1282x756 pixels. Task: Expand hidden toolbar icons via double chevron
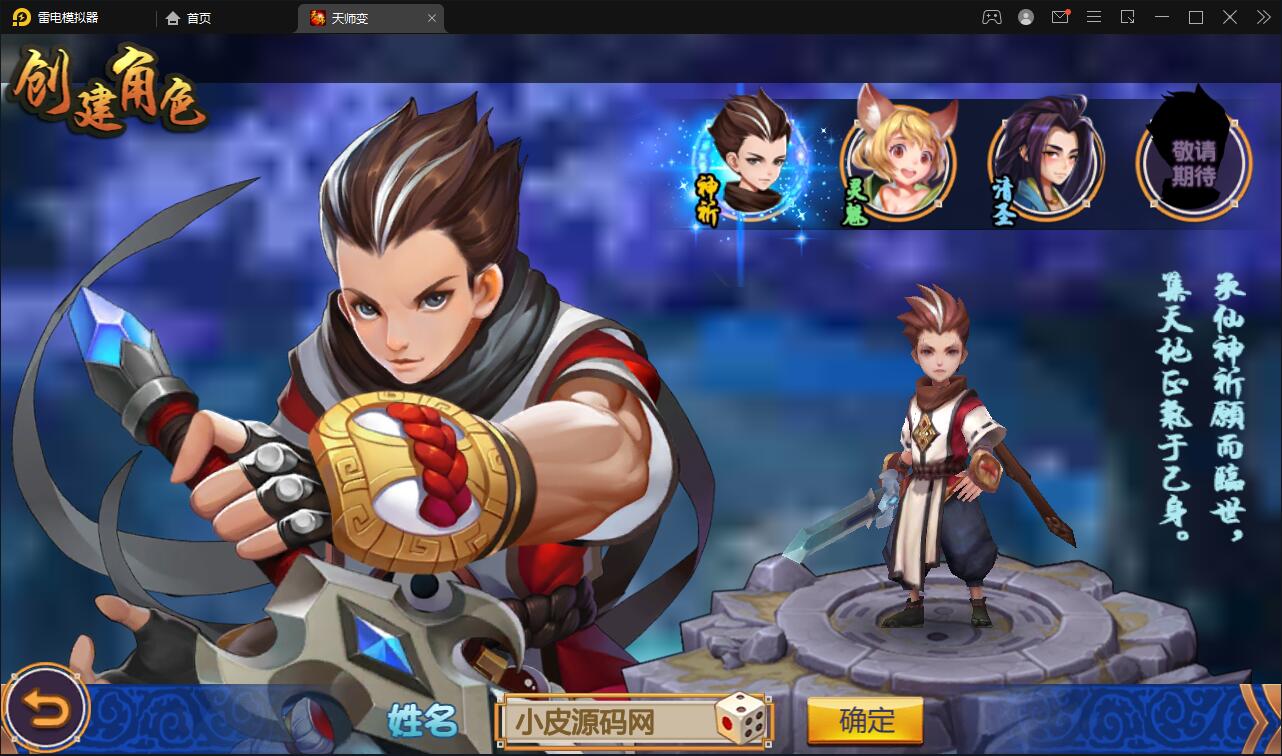1262,17
